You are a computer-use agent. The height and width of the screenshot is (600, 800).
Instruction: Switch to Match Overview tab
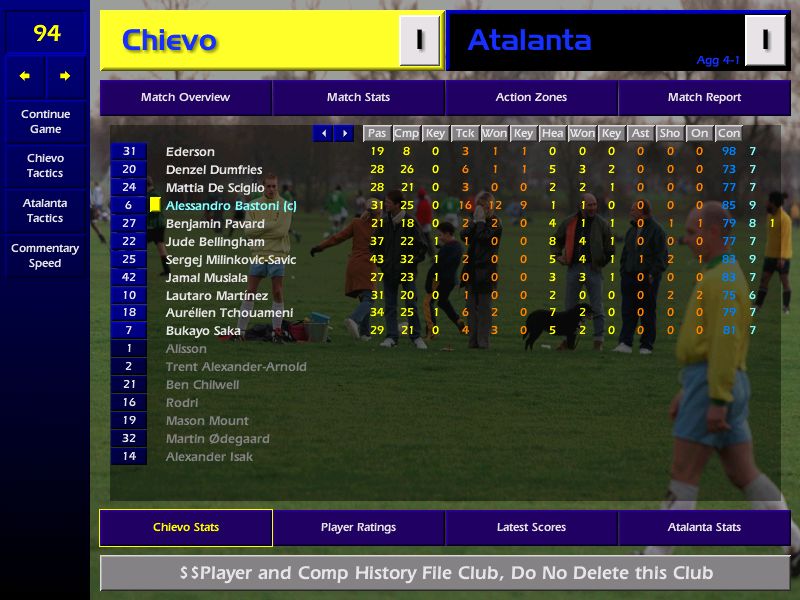pos(185,98)
